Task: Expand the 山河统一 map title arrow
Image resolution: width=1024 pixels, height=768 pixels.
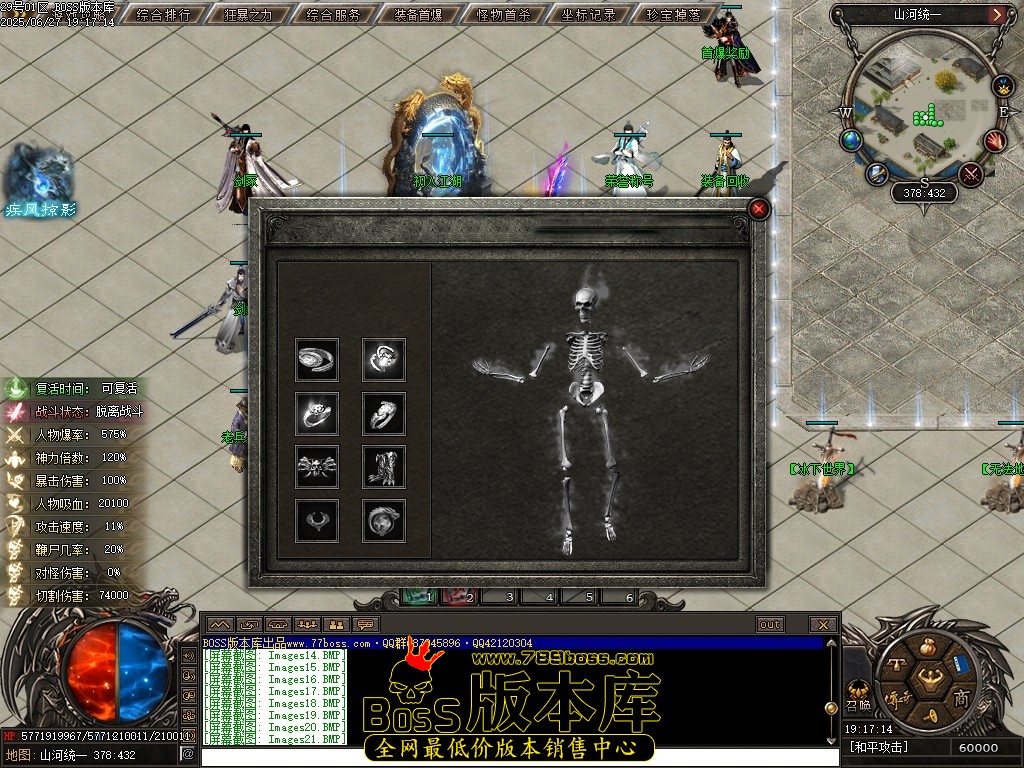Action: point(997,15)
